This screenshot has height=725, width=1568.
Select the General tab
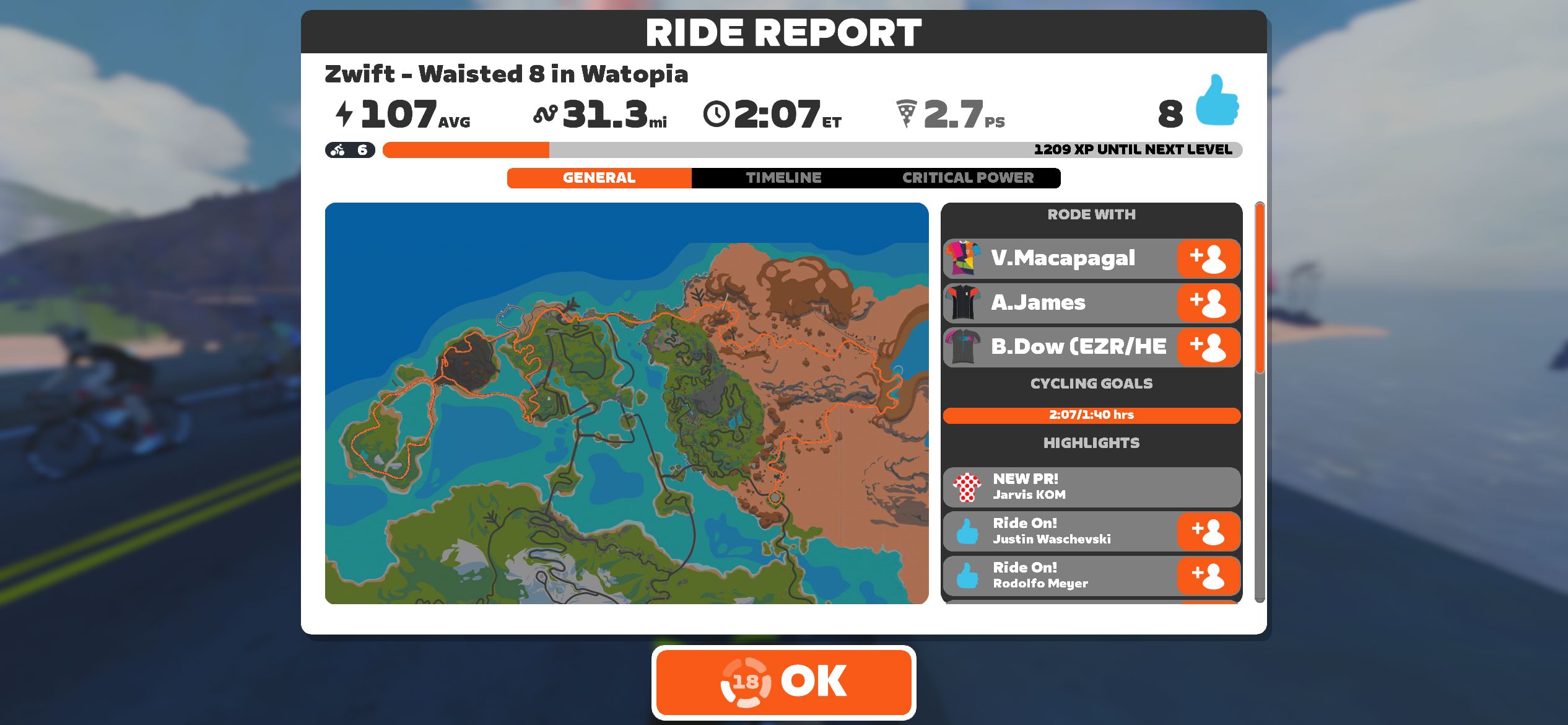click(599, 178)
